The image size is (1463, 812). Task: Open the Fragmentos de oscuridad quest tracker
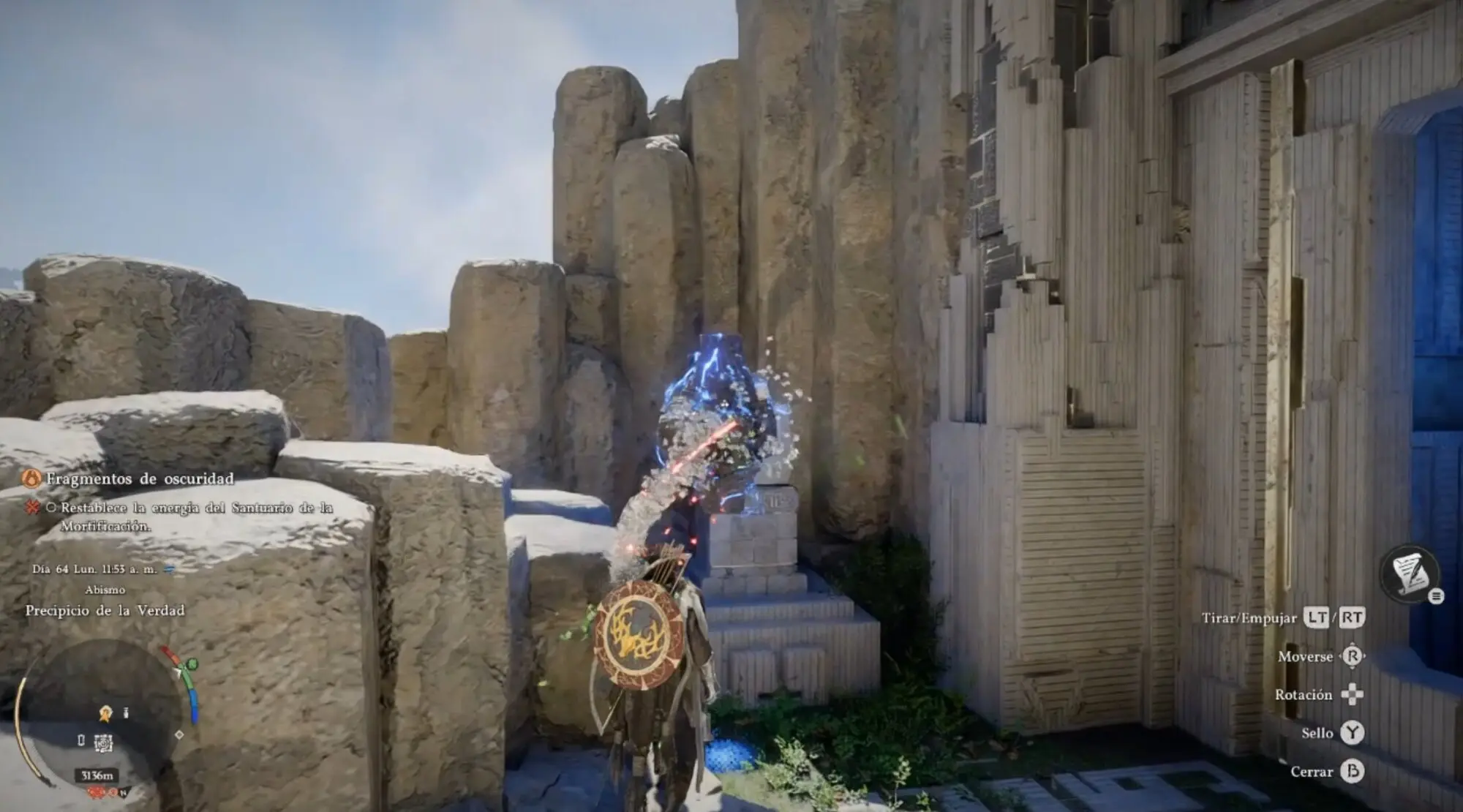[140, 479]
